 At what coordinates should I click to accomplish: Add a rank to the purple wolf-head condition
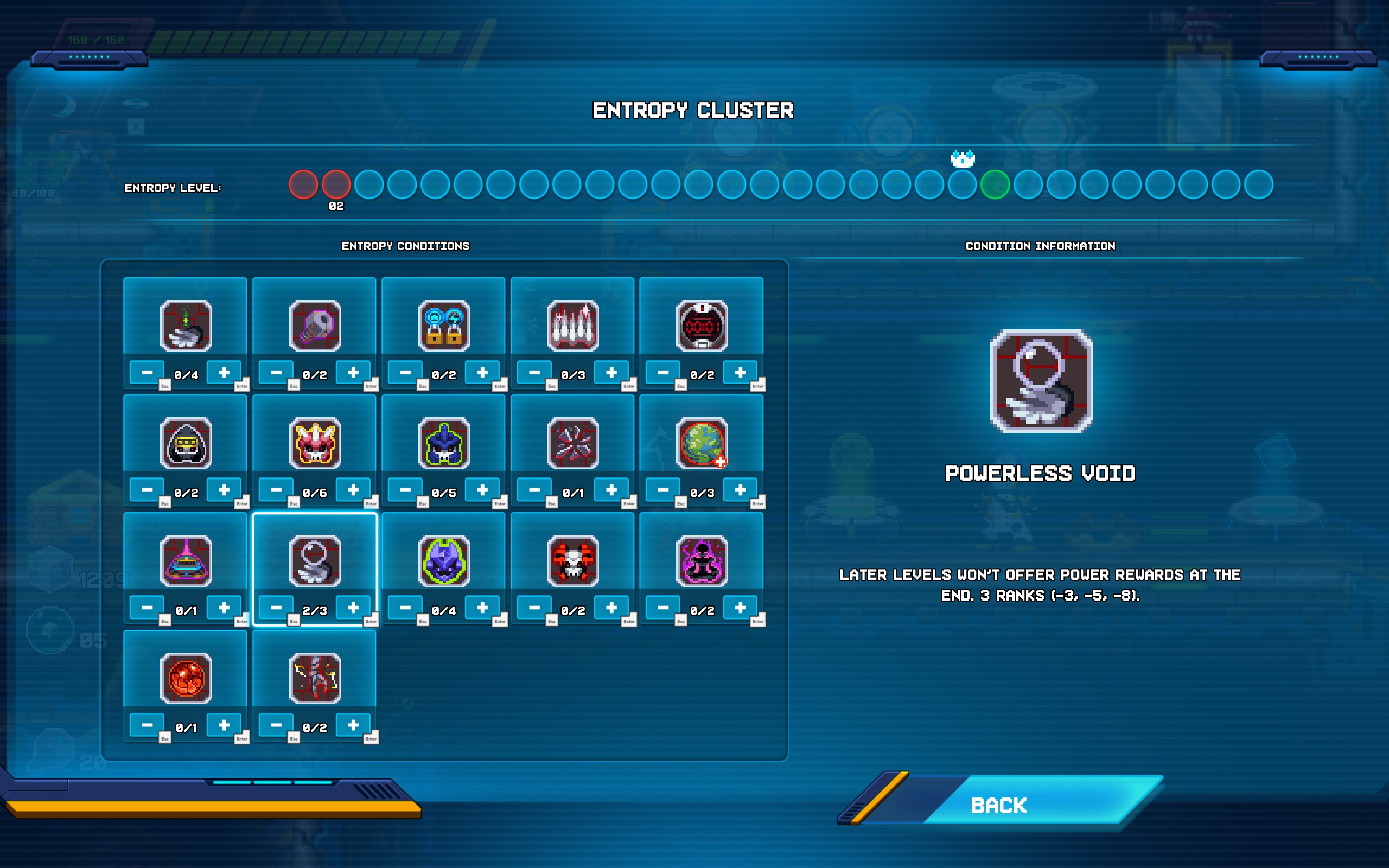[x=482, y=608]
